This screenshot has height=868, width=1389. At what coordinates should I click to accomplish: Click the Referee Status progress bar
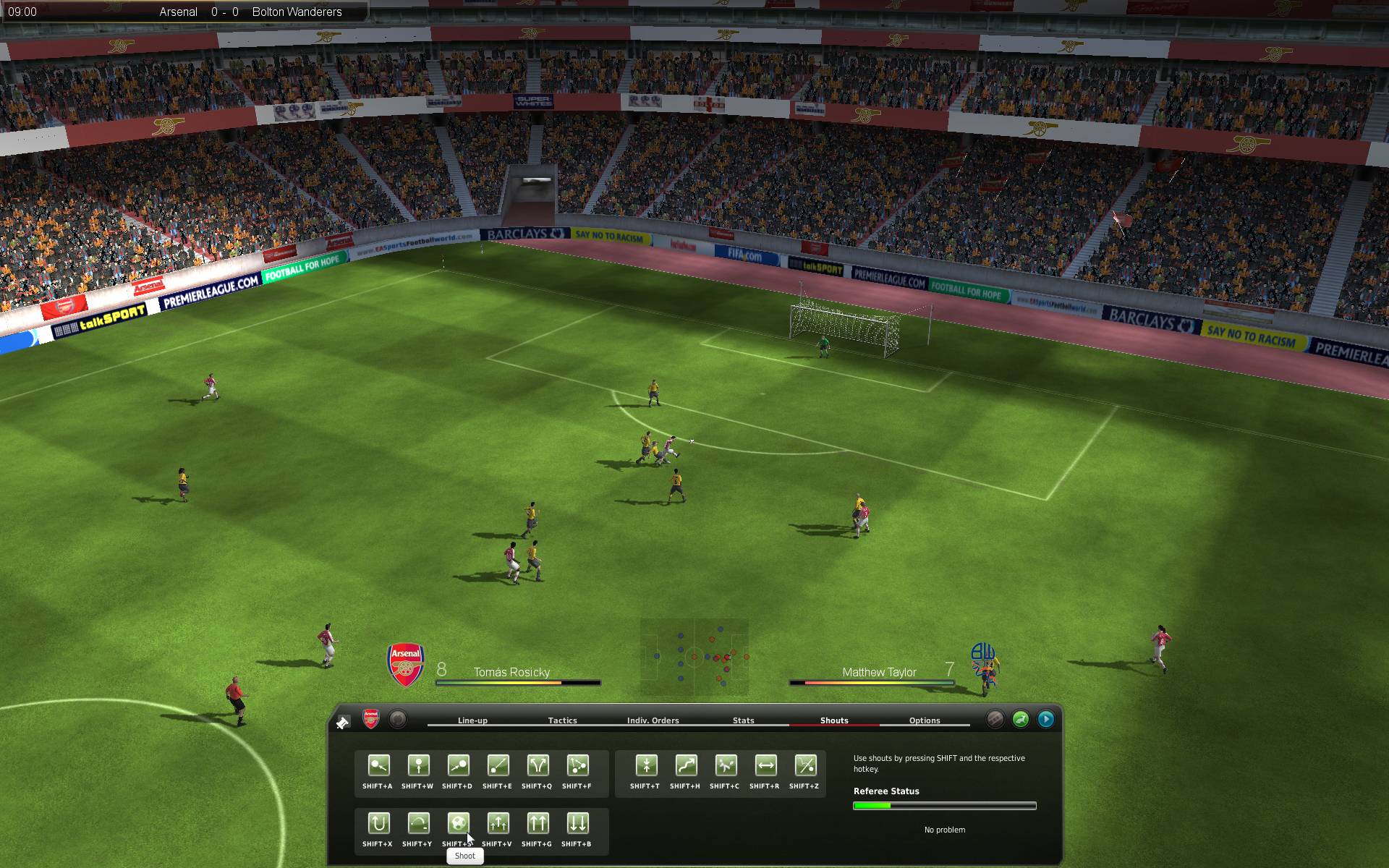944,805
